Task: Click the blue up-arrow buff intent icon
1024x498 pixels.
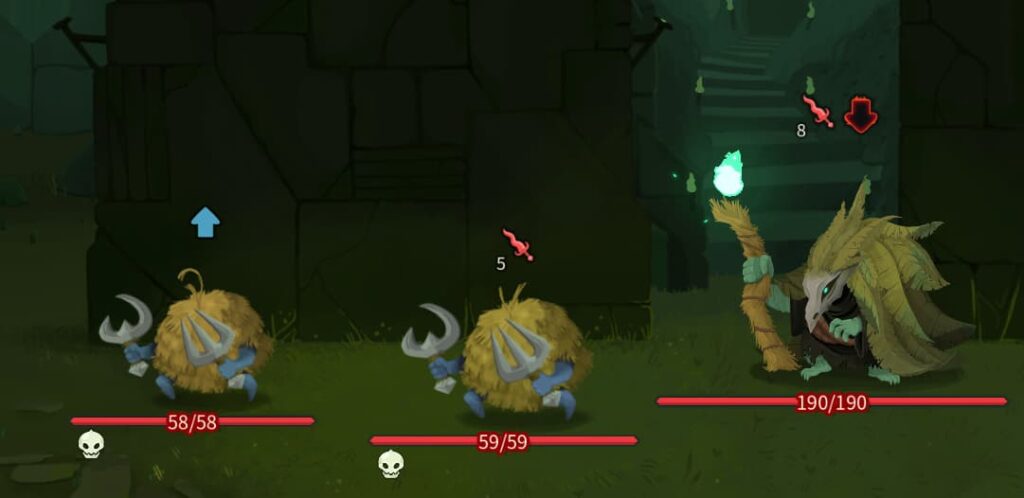Action: 205,223
